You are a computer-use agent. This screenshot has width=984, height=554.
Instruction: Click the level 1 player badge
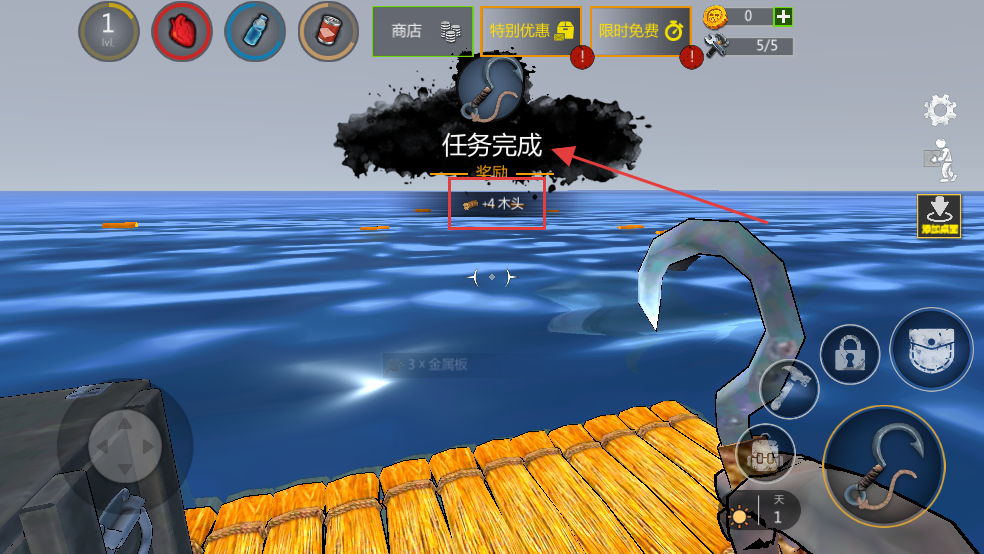pos(108,31)
